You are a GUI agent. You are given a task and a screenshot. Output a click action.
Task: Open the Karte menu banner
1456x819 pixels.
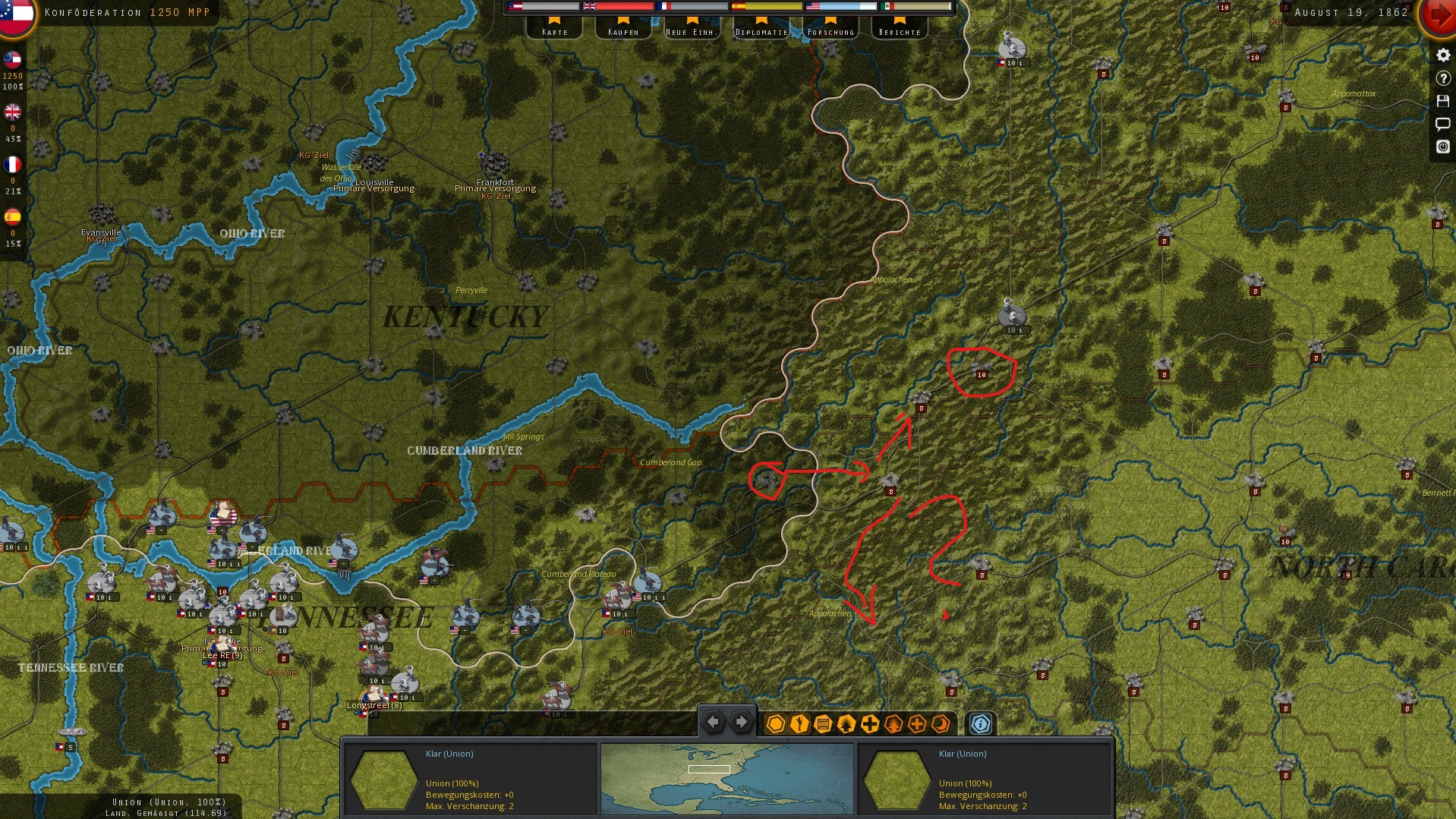pos(555,30)
